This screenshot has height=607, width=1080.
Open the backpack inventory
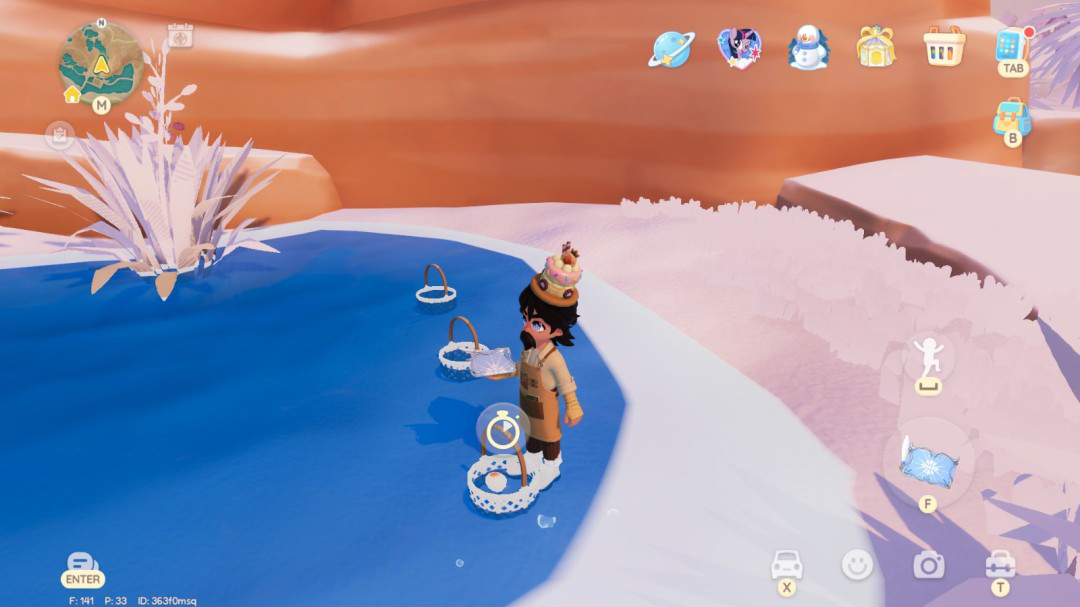pos(1012,117)
